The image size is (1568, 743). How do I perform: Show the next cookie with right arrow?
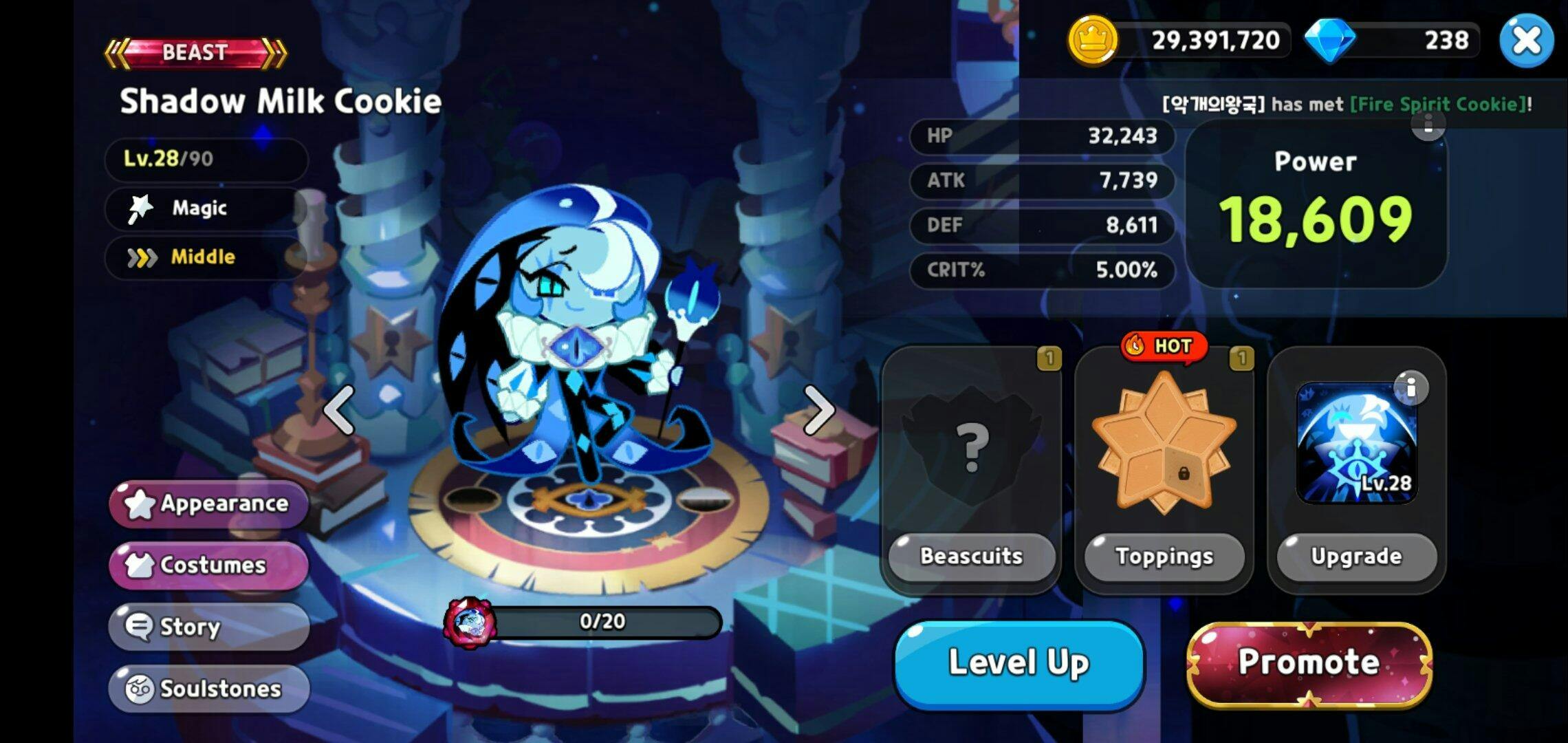click(818, 410)
